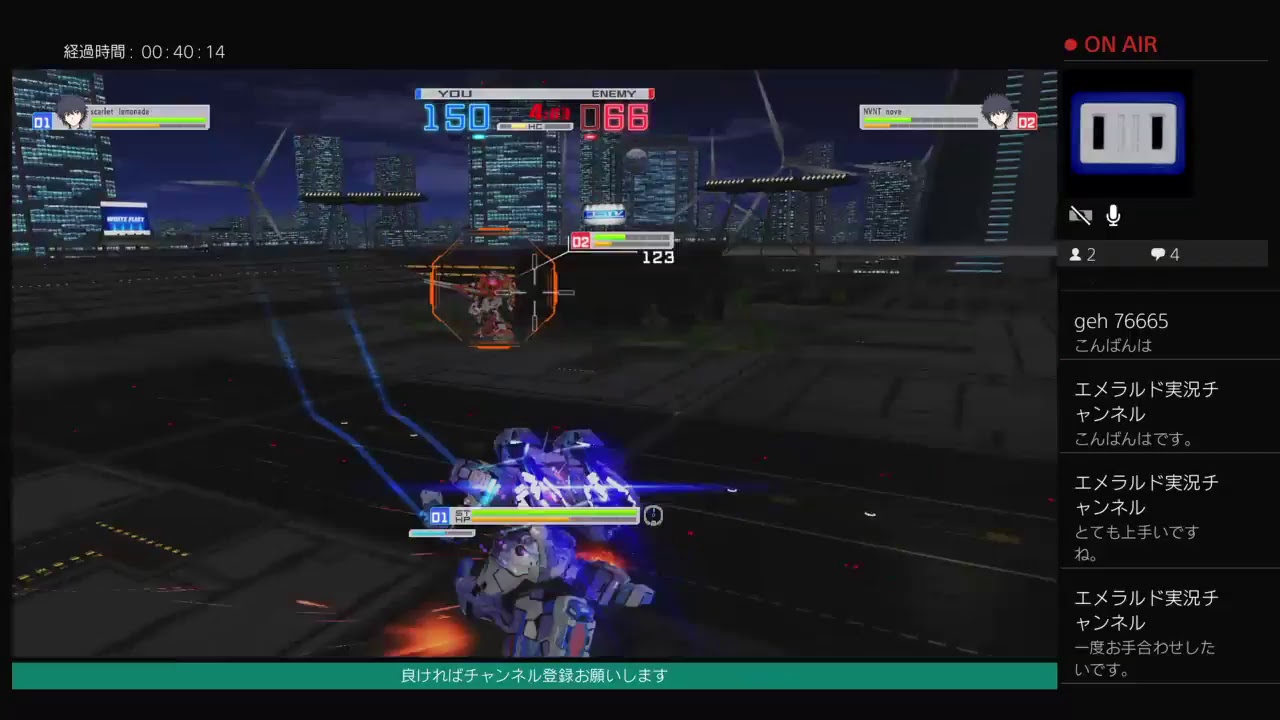Open the comment bubble icon
The image size is (1280, 720).
(1156, 254)
